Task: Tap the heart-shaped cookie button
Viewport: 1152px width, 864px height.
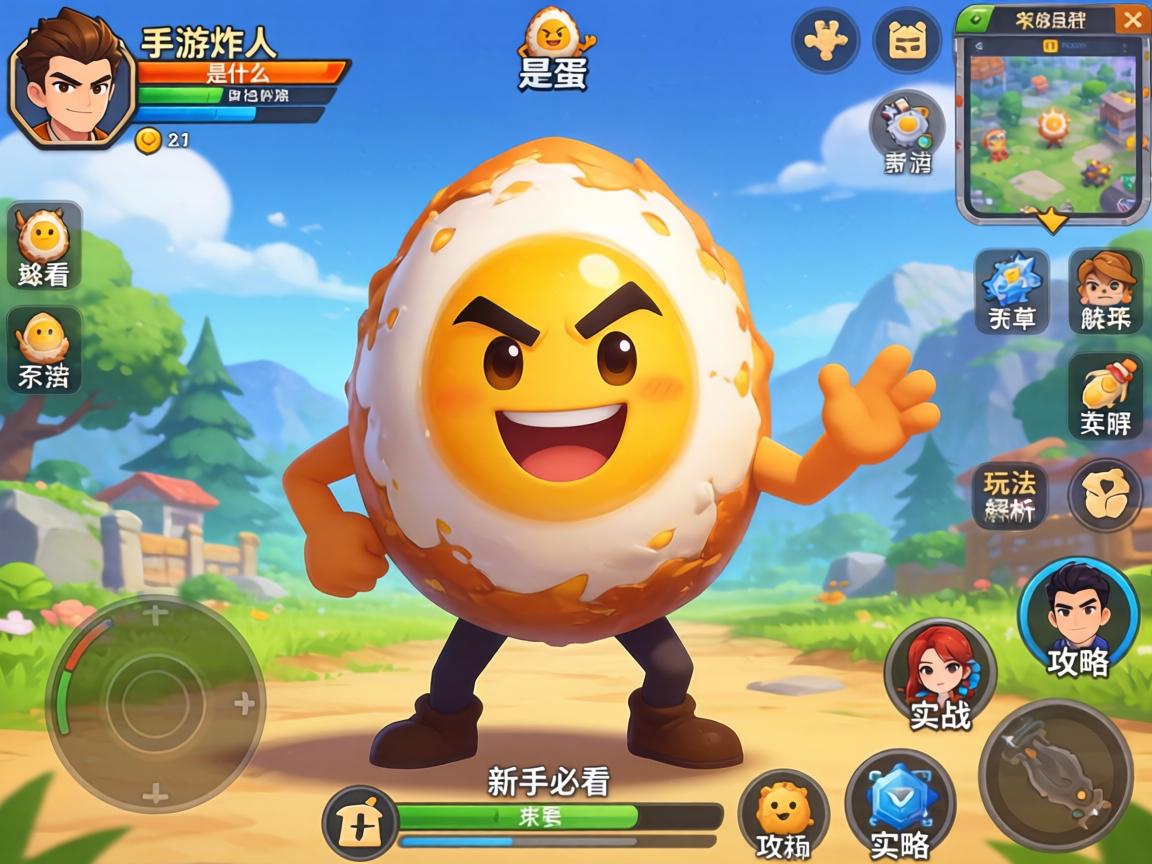Action: click(1105, 496)
